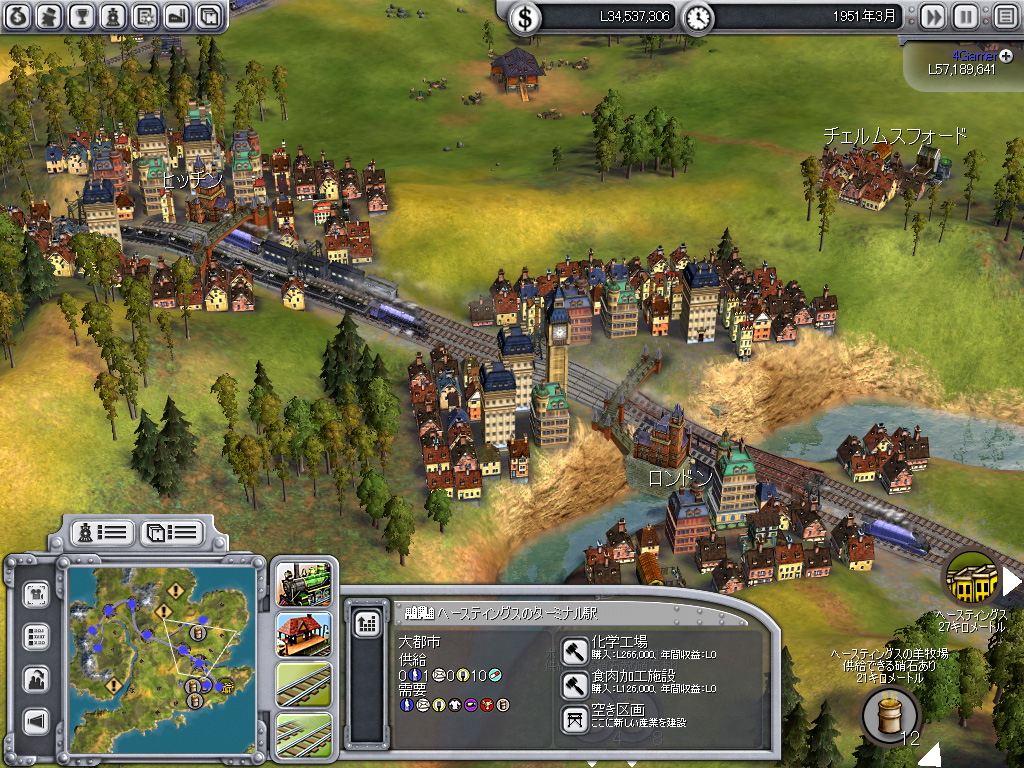Open the locomotive roster from top toolbar

(113, 15)
